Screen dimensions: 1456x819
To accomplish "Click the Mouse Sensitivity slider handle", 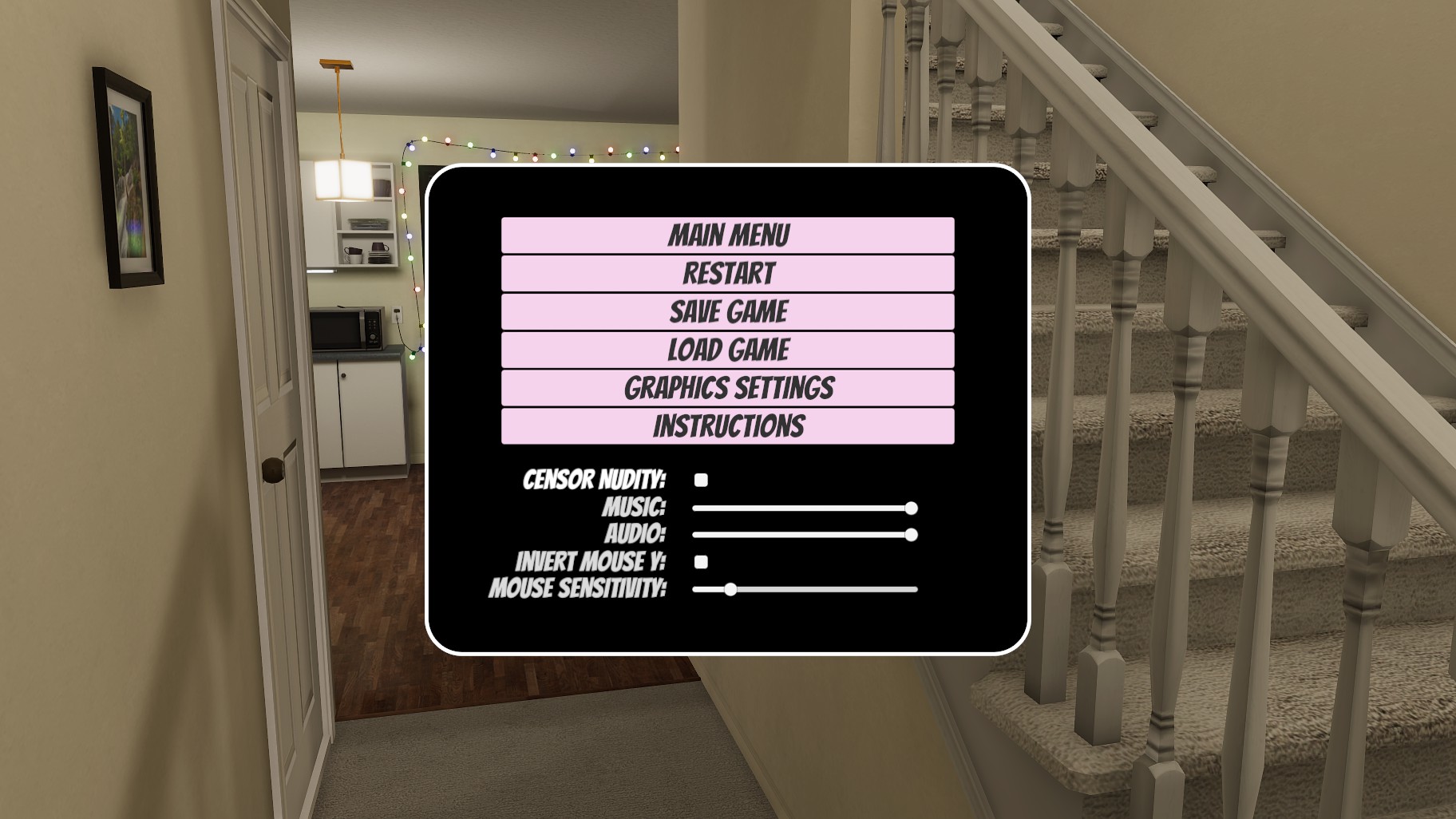I will 730,590.
